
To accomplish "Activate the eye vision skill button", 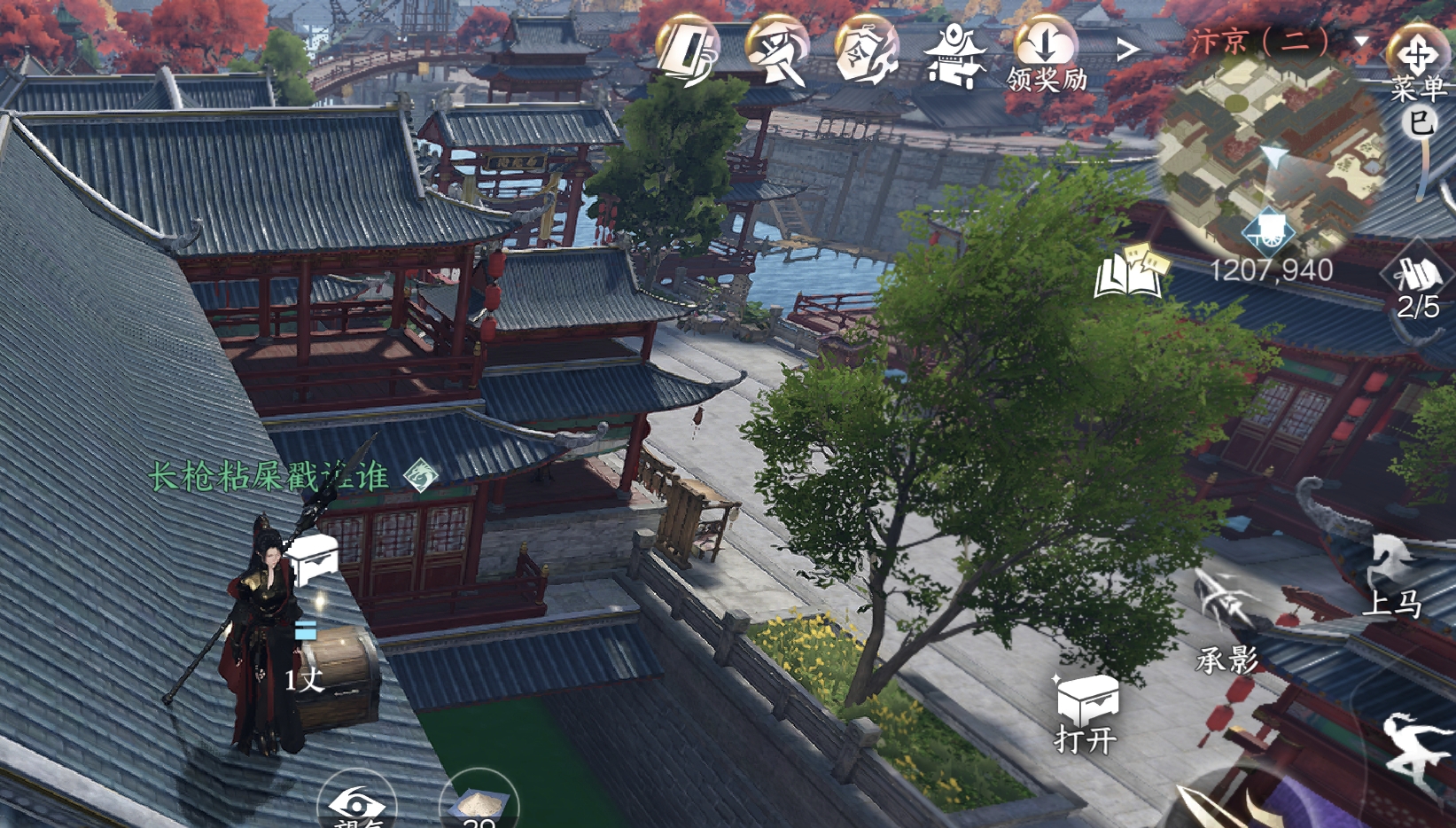I will (x=356, y=802).
